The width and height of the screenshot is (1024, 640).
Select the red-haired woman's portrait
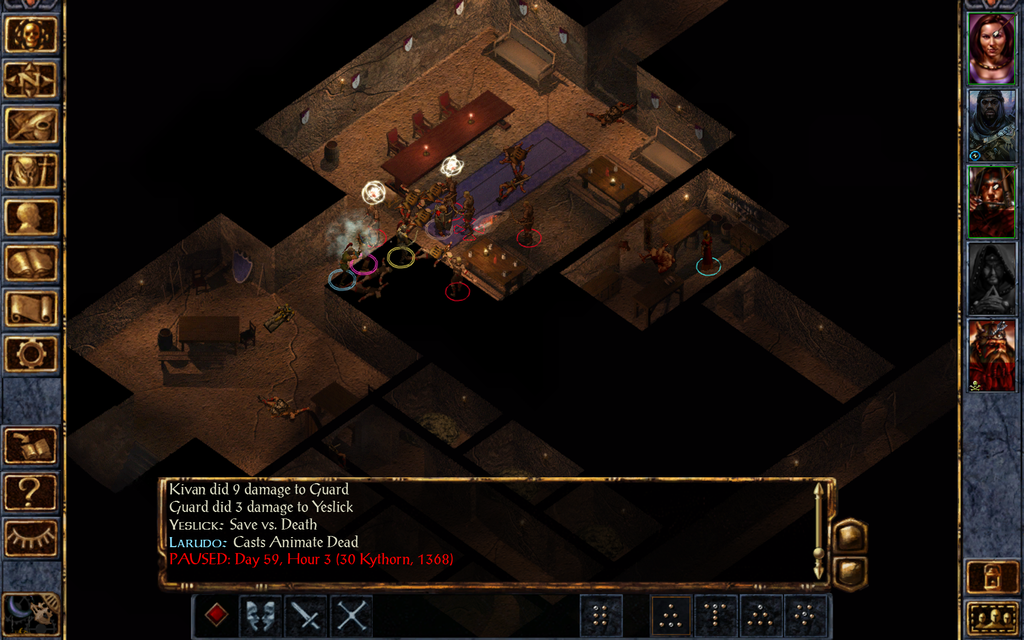click(x=991, y=49)
